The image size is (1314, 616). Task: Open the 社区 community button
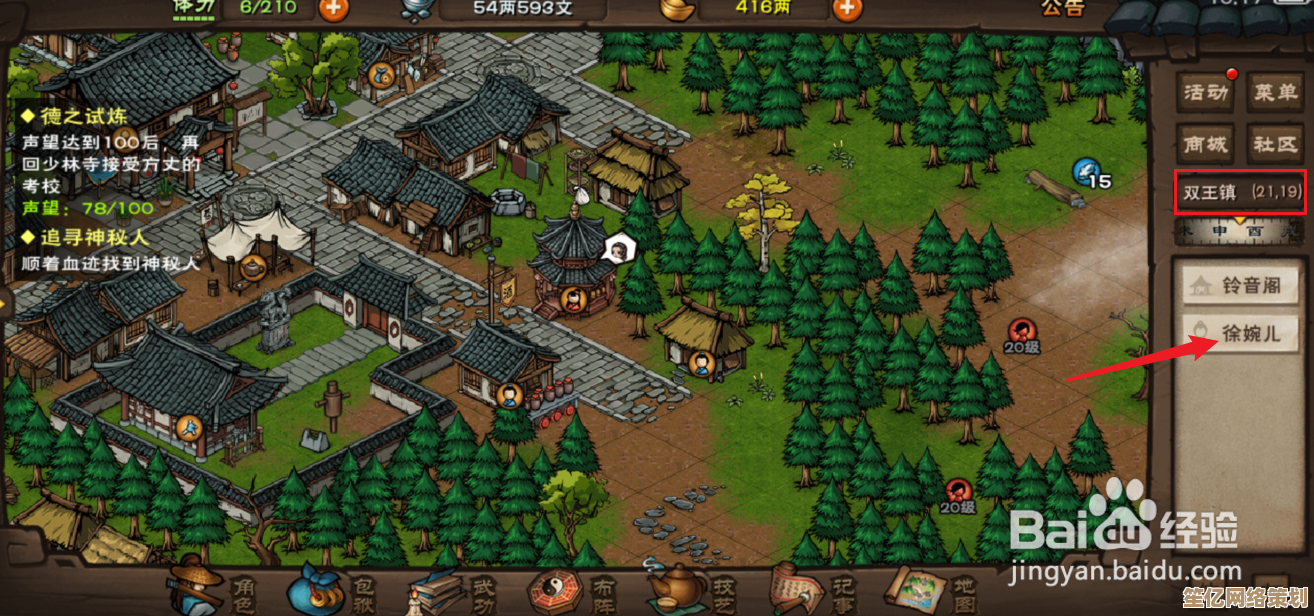1275,144
